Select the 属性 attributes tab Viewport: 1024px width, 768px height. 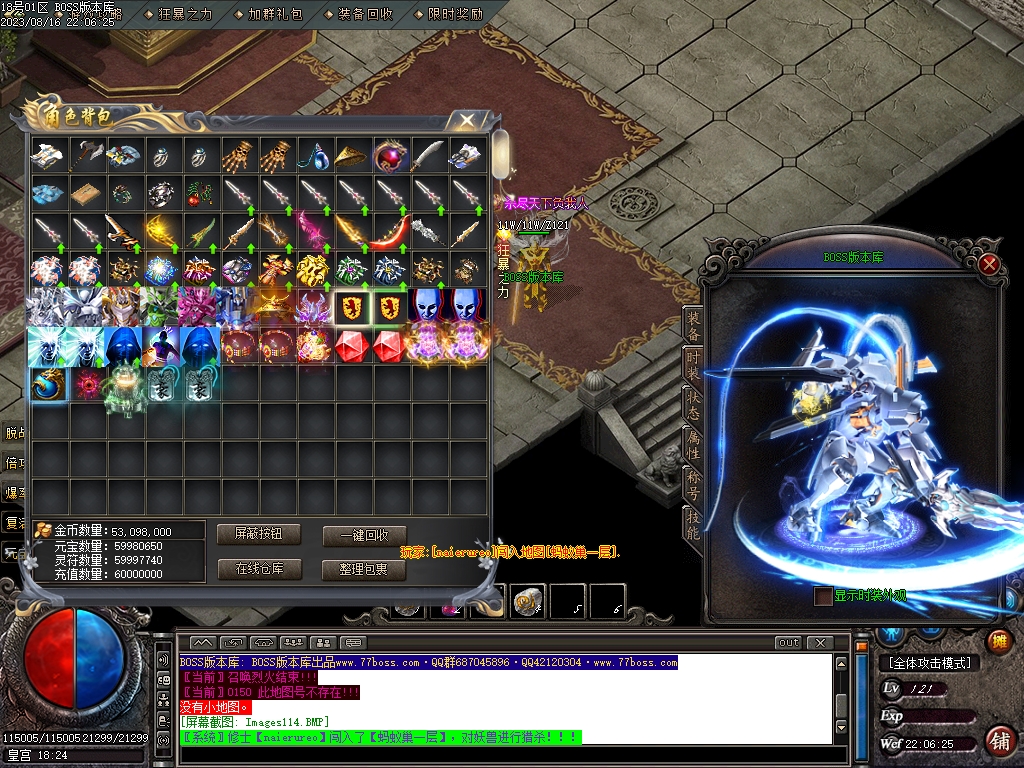coord(693,442)
